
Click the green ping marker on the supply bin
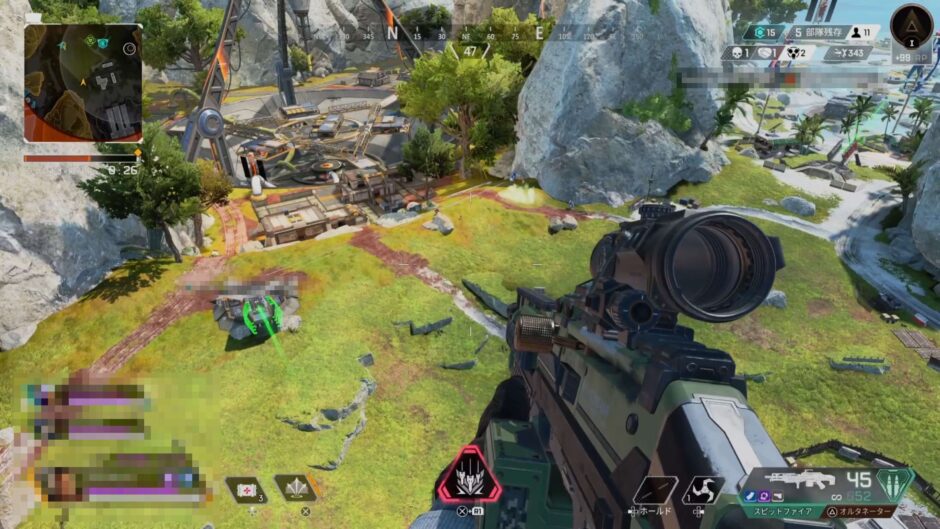262,316
